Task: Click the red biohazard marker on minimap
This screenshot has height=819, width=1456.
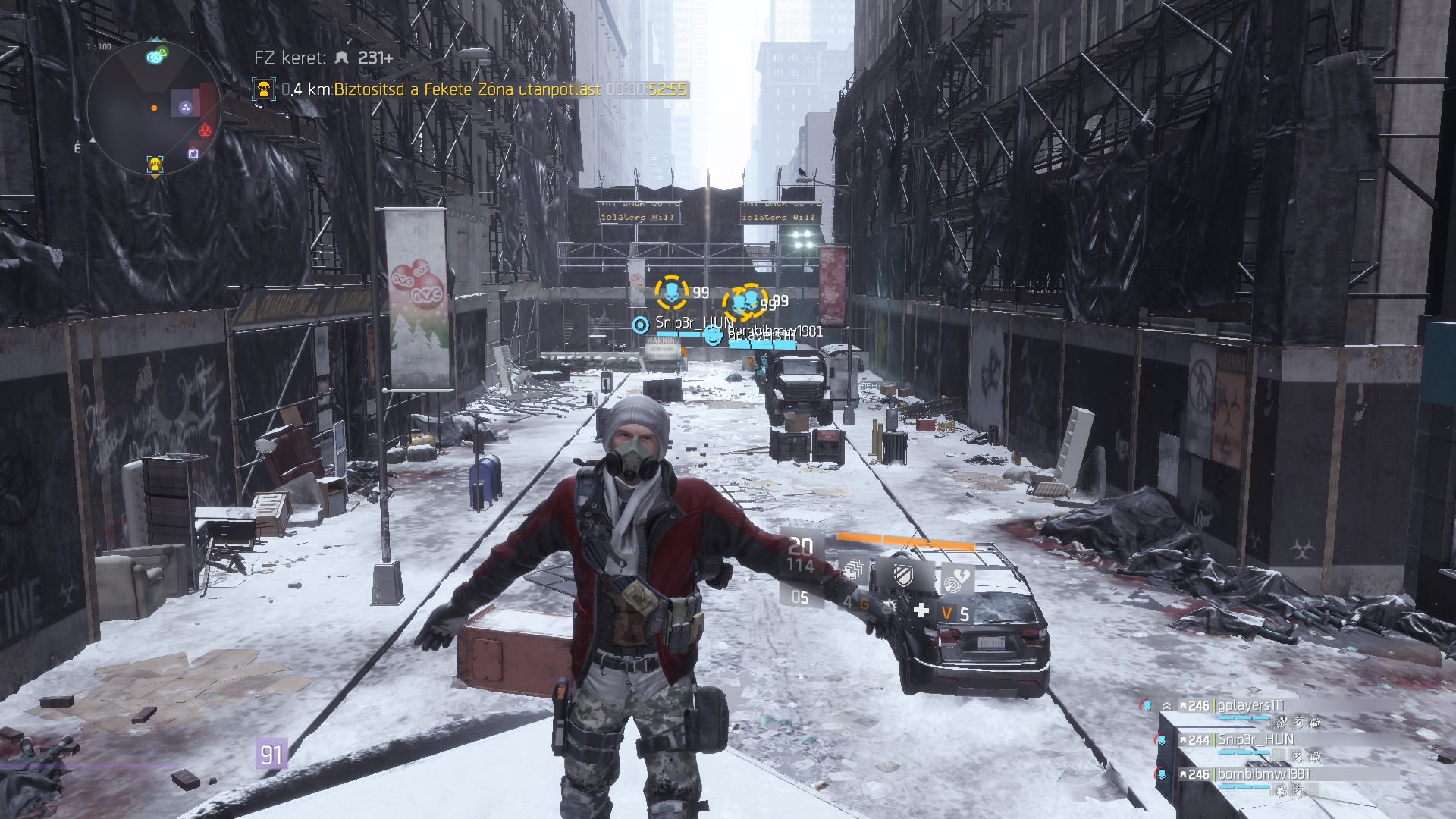Action: [x=205, y=130]
